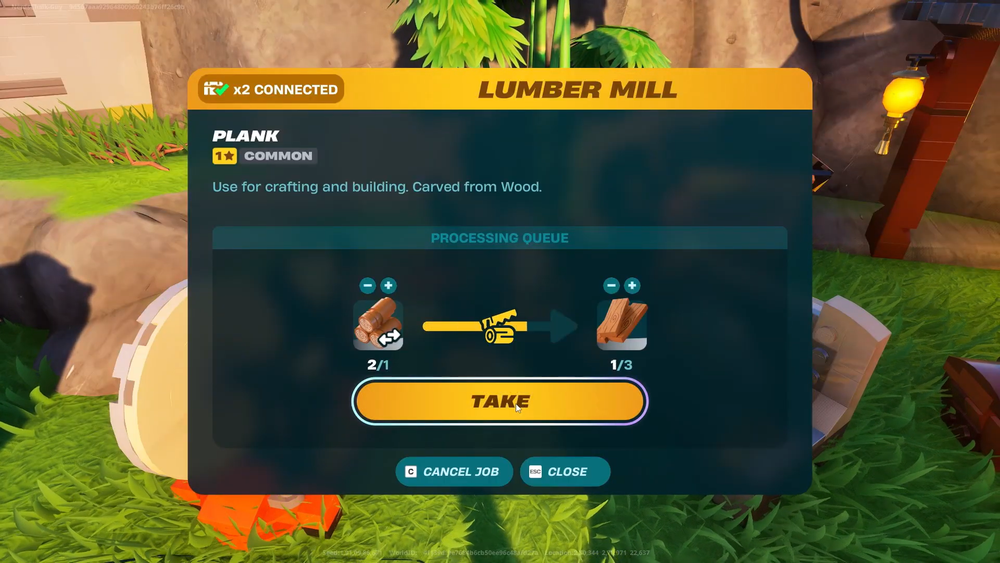
Task: Decrease the wood input amount
Action: tap(367, 286)
